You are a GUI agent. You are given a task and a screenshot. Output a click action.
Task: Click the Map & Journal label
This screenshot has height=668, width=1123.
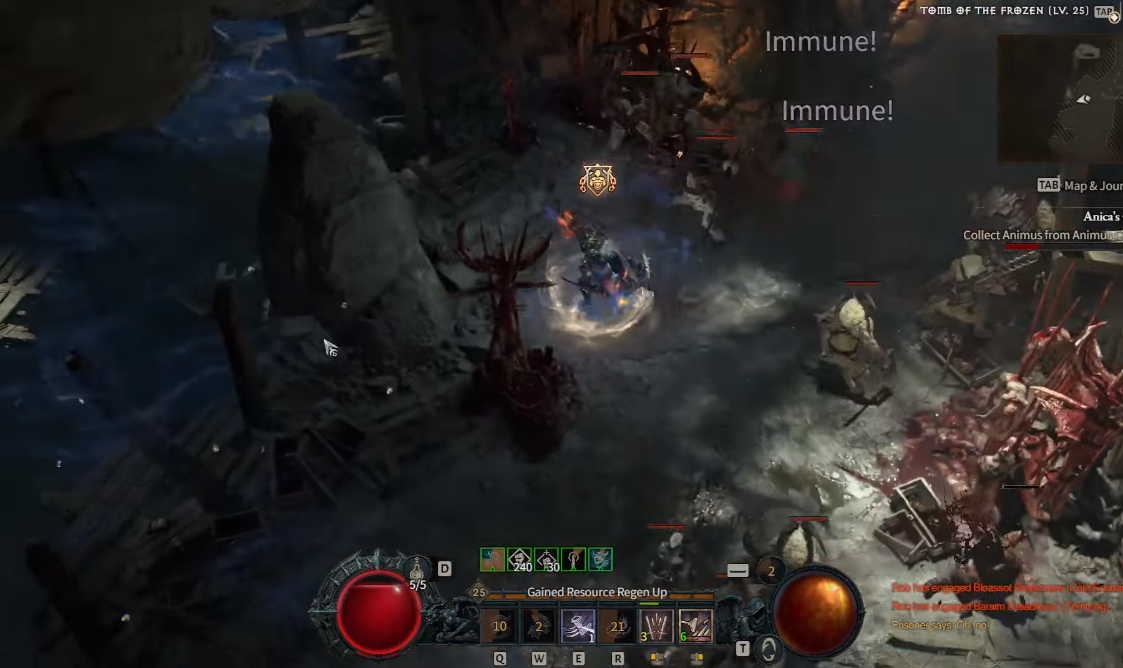click(1092, 185)
